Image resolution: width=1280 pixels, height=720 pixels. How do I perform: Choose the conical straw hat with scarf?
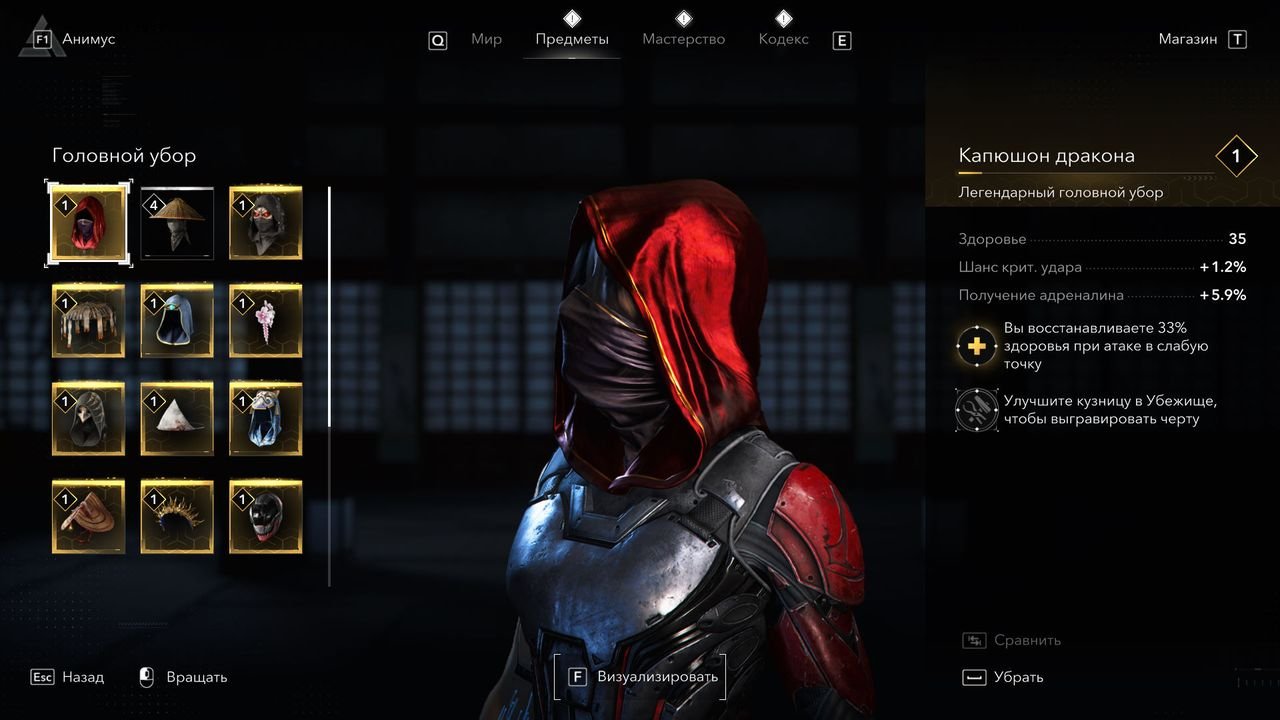[177, 223]
